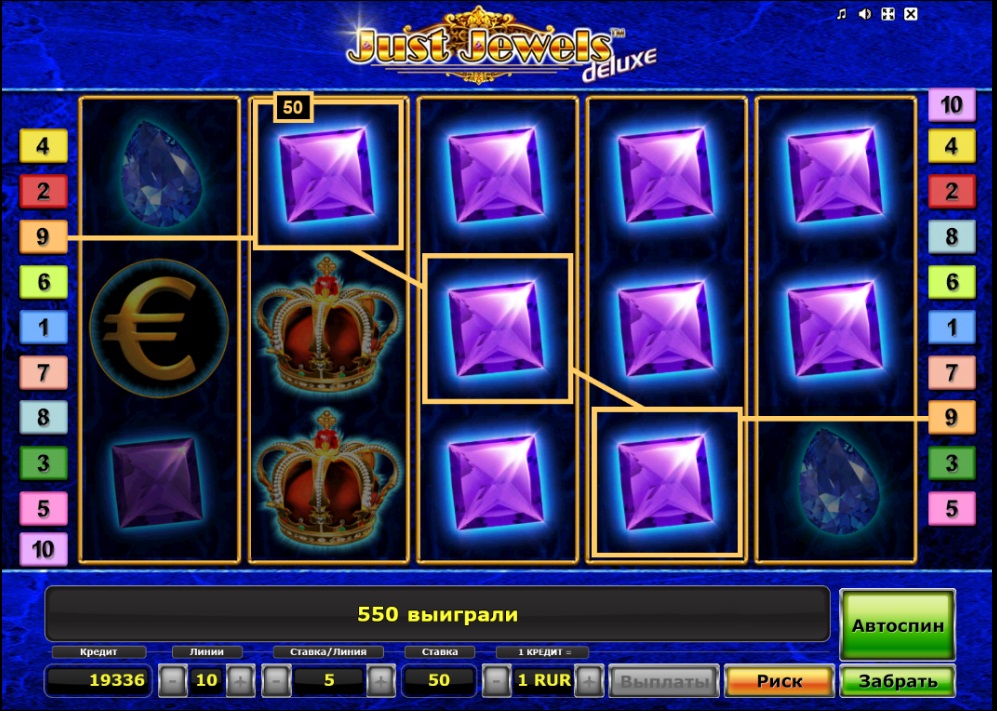Increase the Линии line count
Image resolution: width=997 pixels, height=711 pixels.
[241, 681]
